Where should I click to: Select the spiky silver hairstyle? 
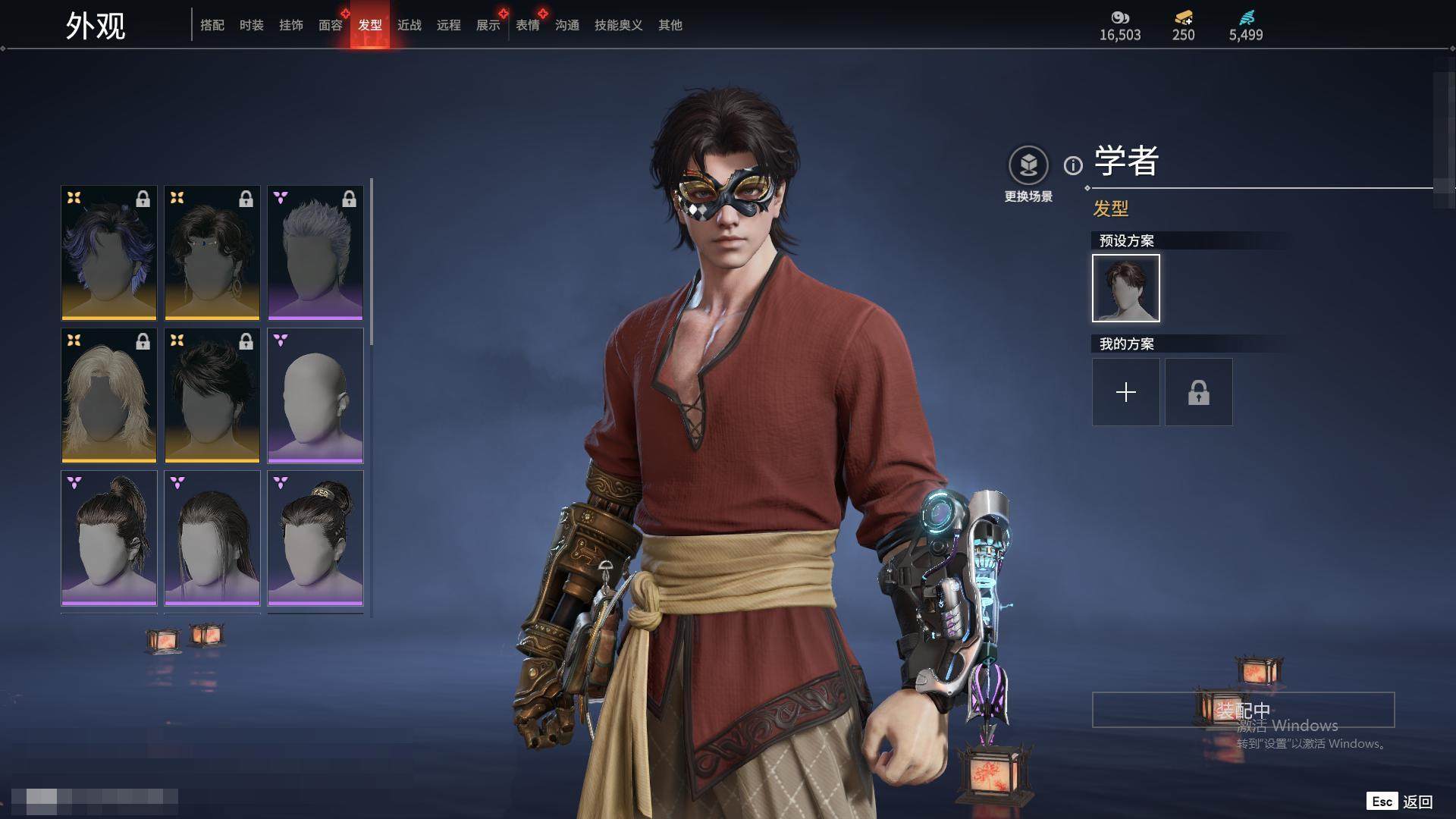pyautogui.click(x=315, y=253)
